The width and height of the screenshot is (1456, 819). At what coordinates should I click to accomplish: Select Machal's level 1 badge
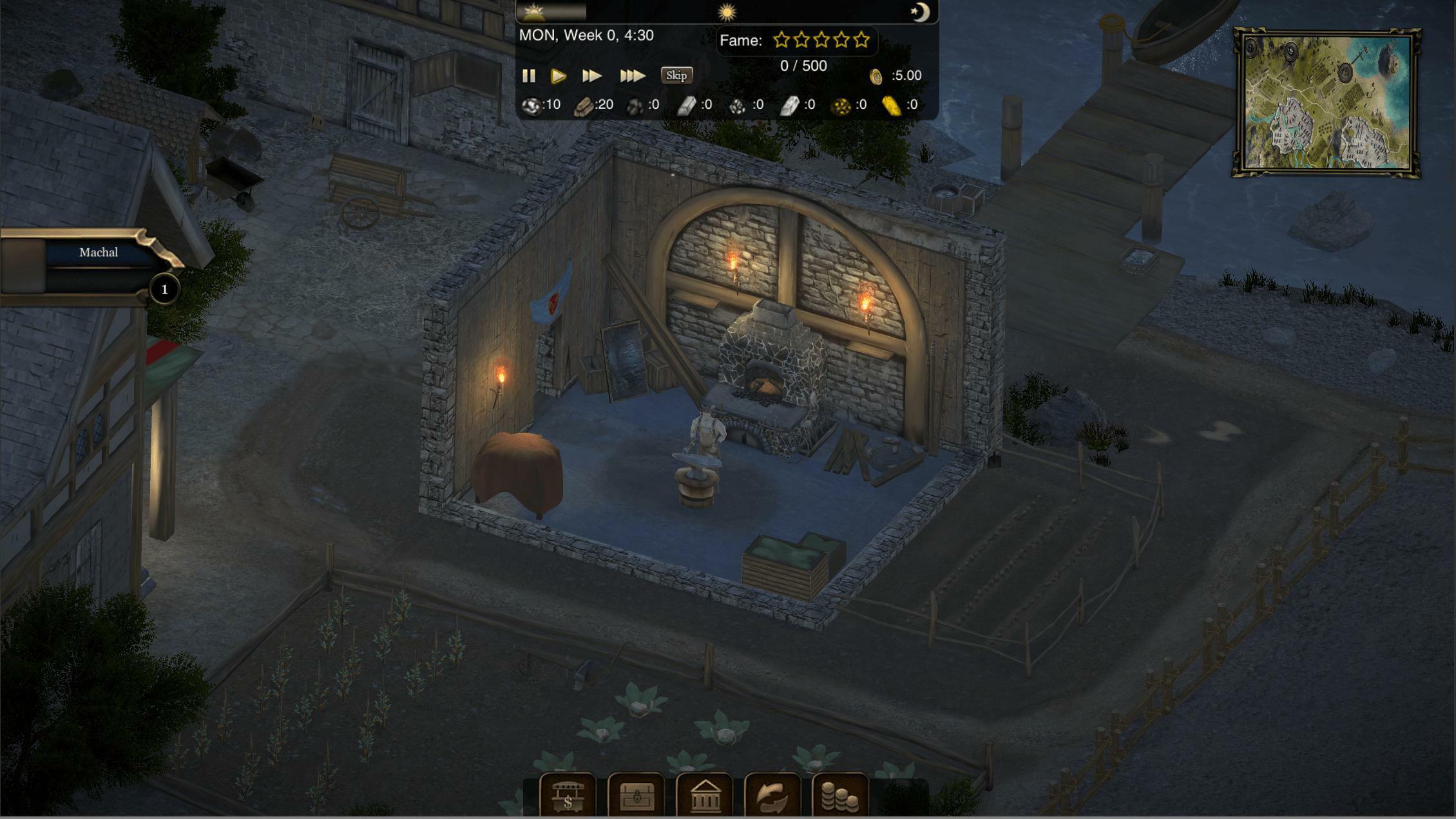pos(165,290)
